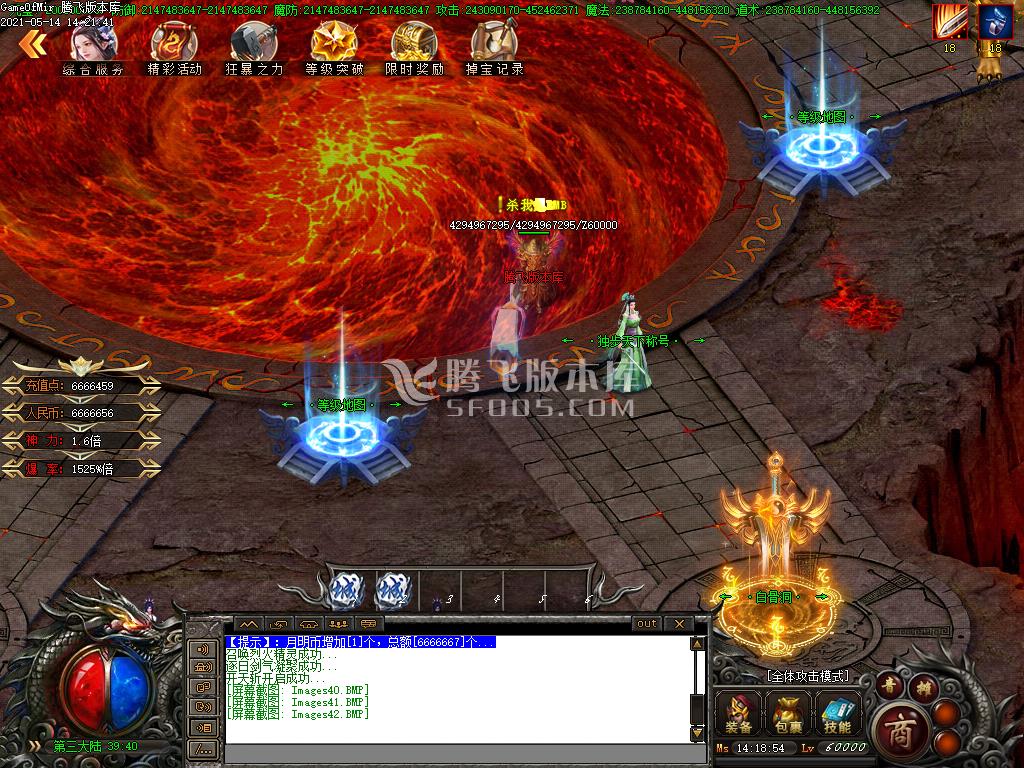Open the 技能 skills panel
This screenshot has height=768, width=1024.
[x=836, y=714]
